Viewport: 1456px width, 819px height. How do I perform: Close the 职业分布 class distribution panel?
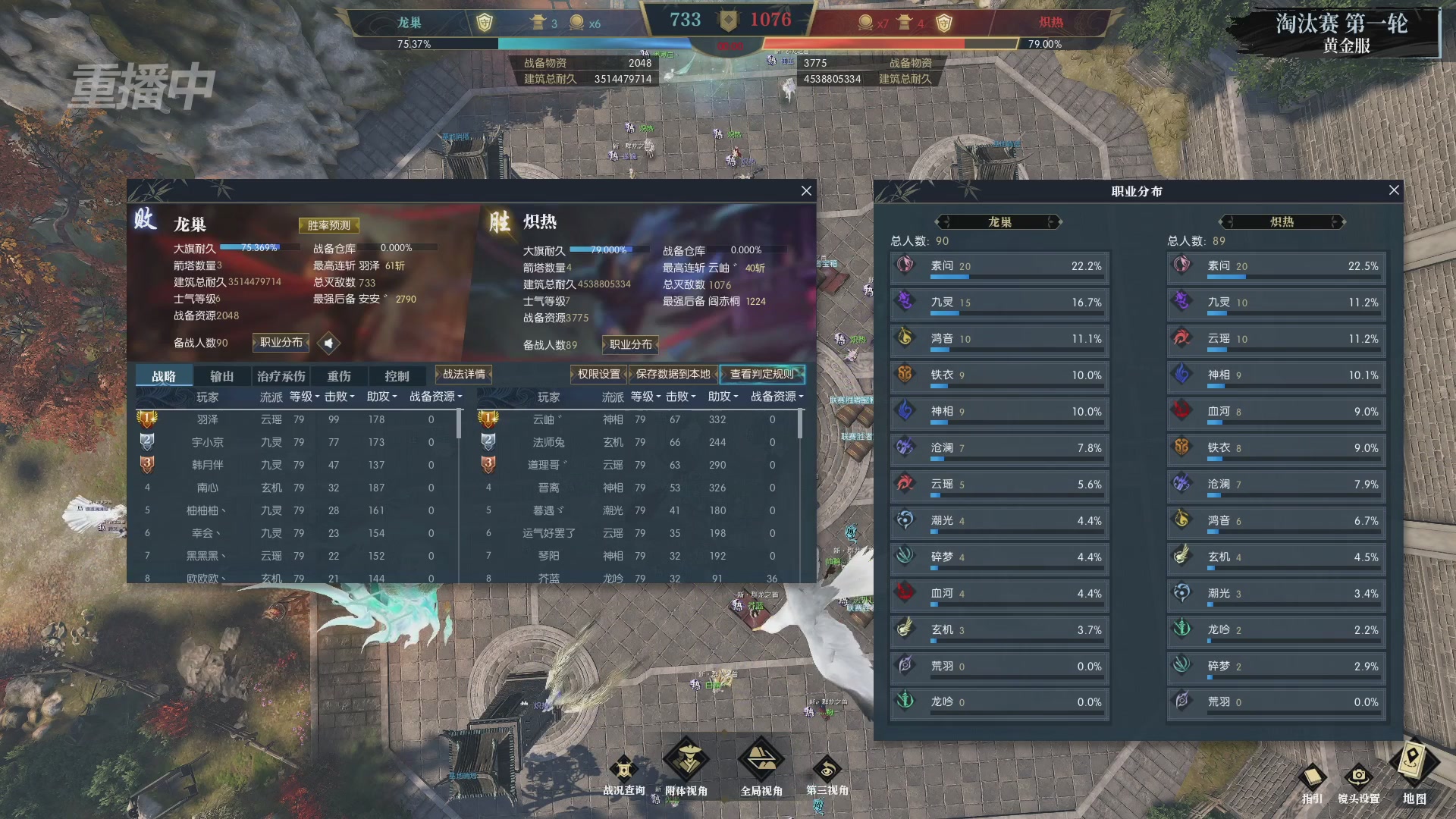click(1394, 190)
